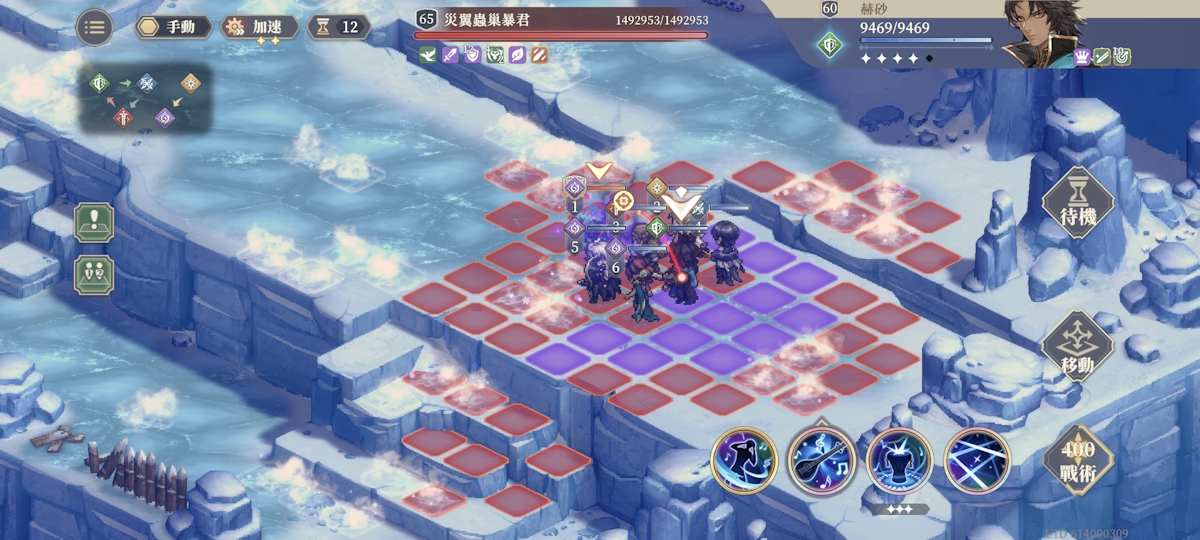Choose 待機 to make the unit wait
This screenshot has height=540, width=1200.
click(x=1078, y=203)
